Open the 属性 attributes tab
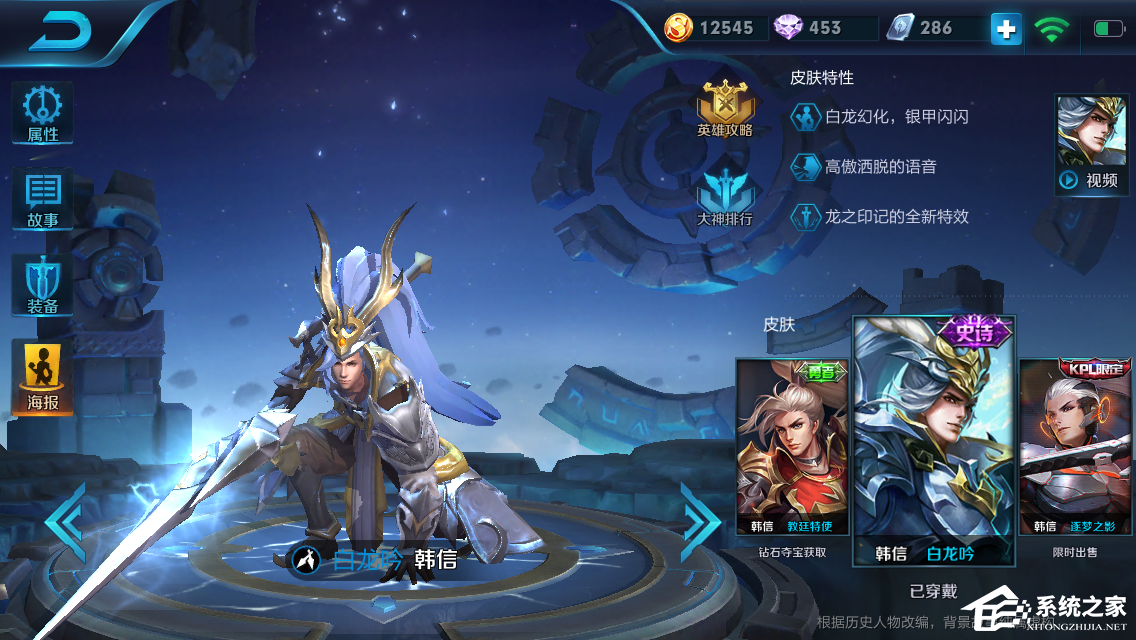The width and height of the screenshot is (1136, 640). point(42,114)
